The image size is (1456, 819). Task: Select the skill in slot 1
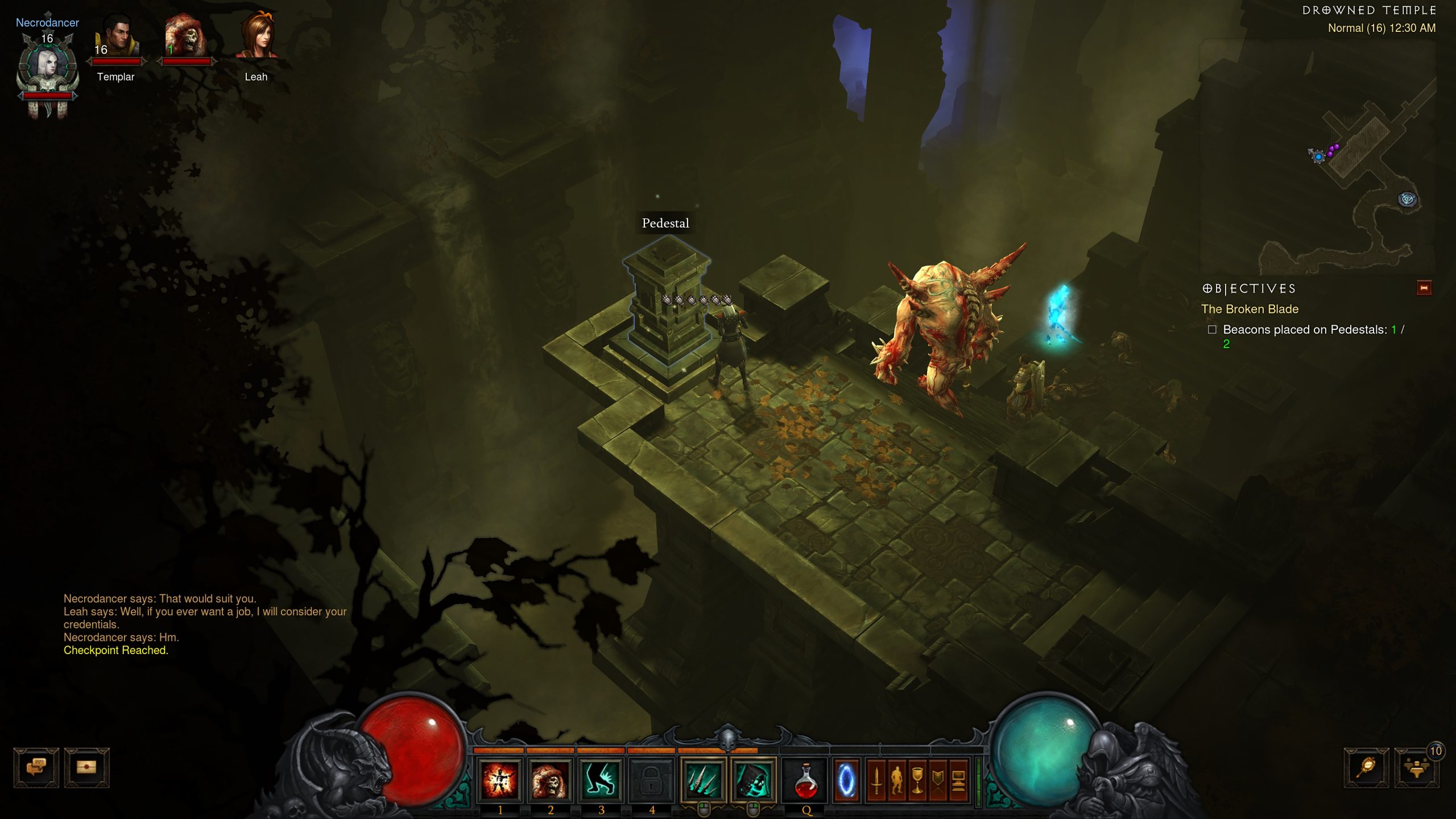[500, 780]
